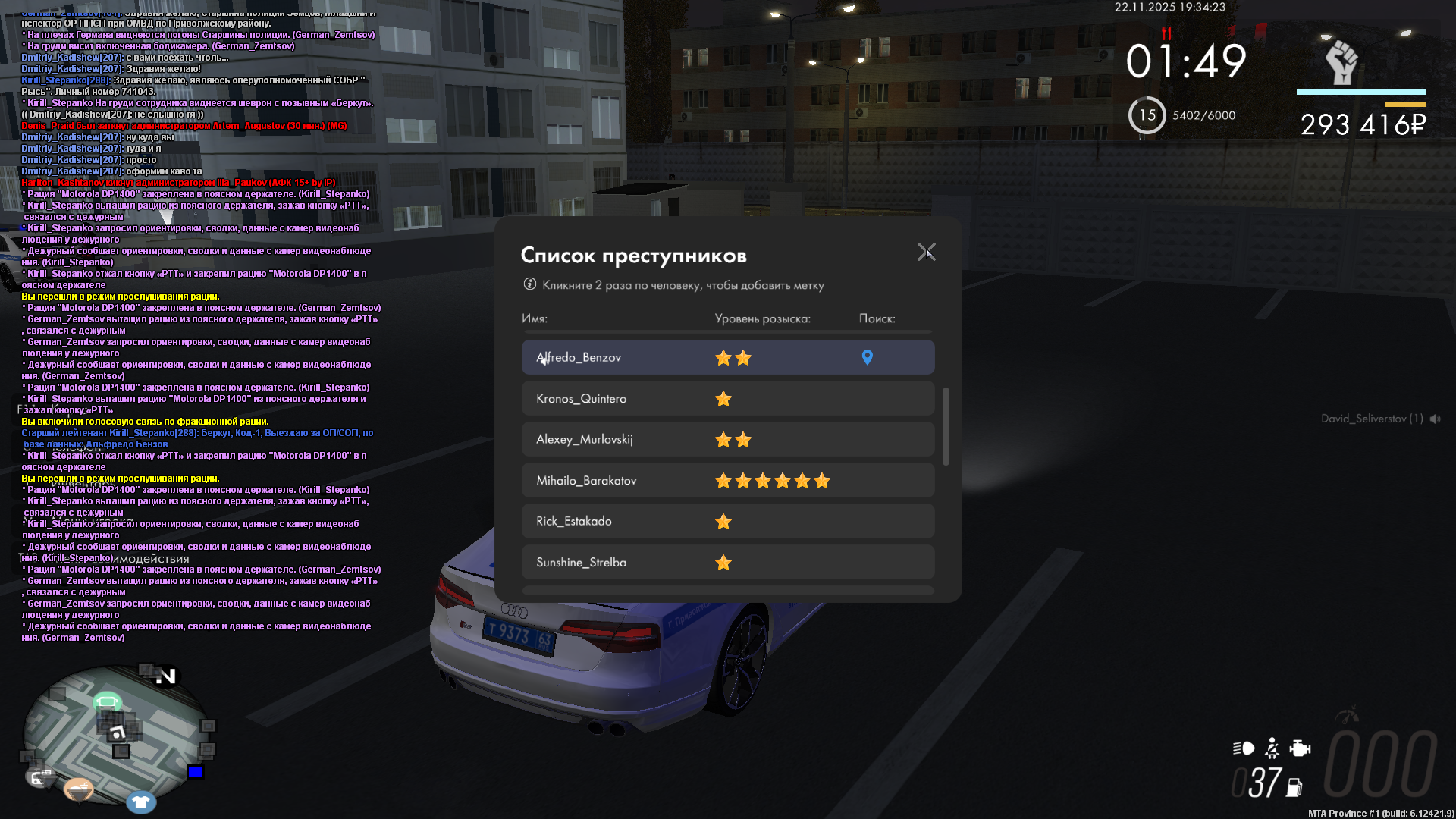Click the blue t-shirt clothing marker on minimap
1456x819 pixels.
click(x=140, y=802)
